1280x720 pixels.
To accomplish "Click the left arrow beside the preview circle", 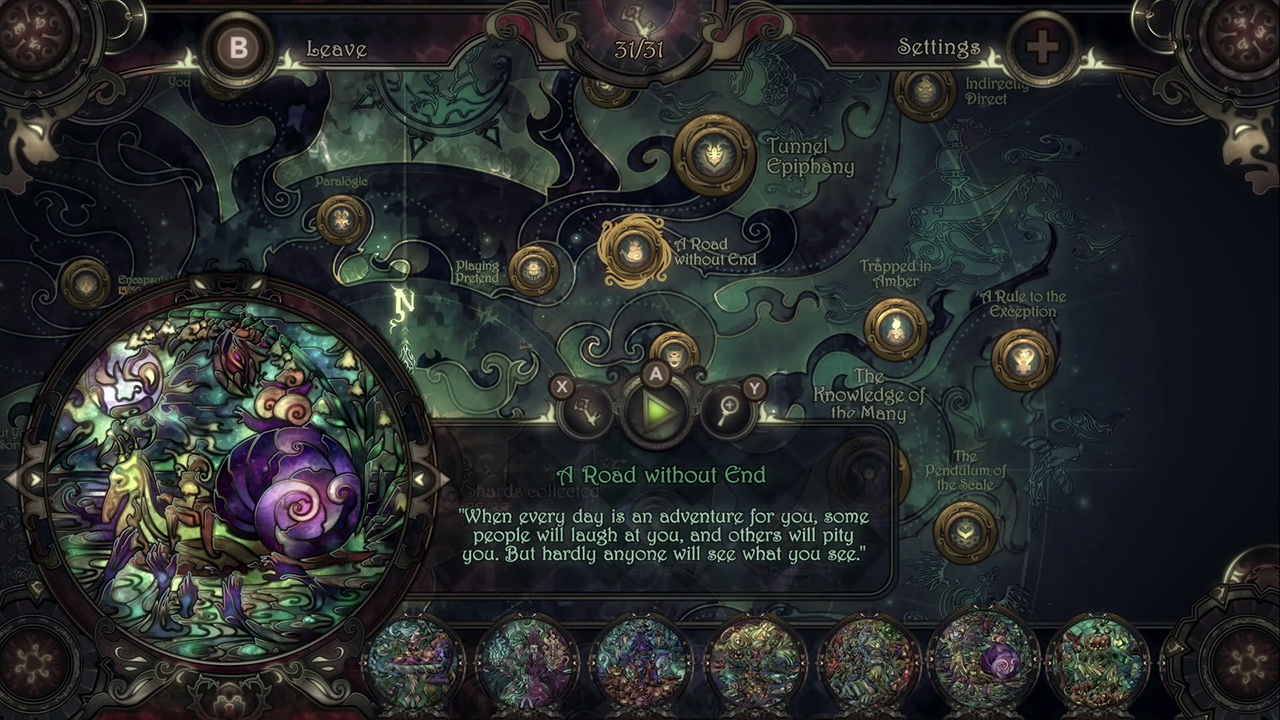I will [x=35, y=481].
